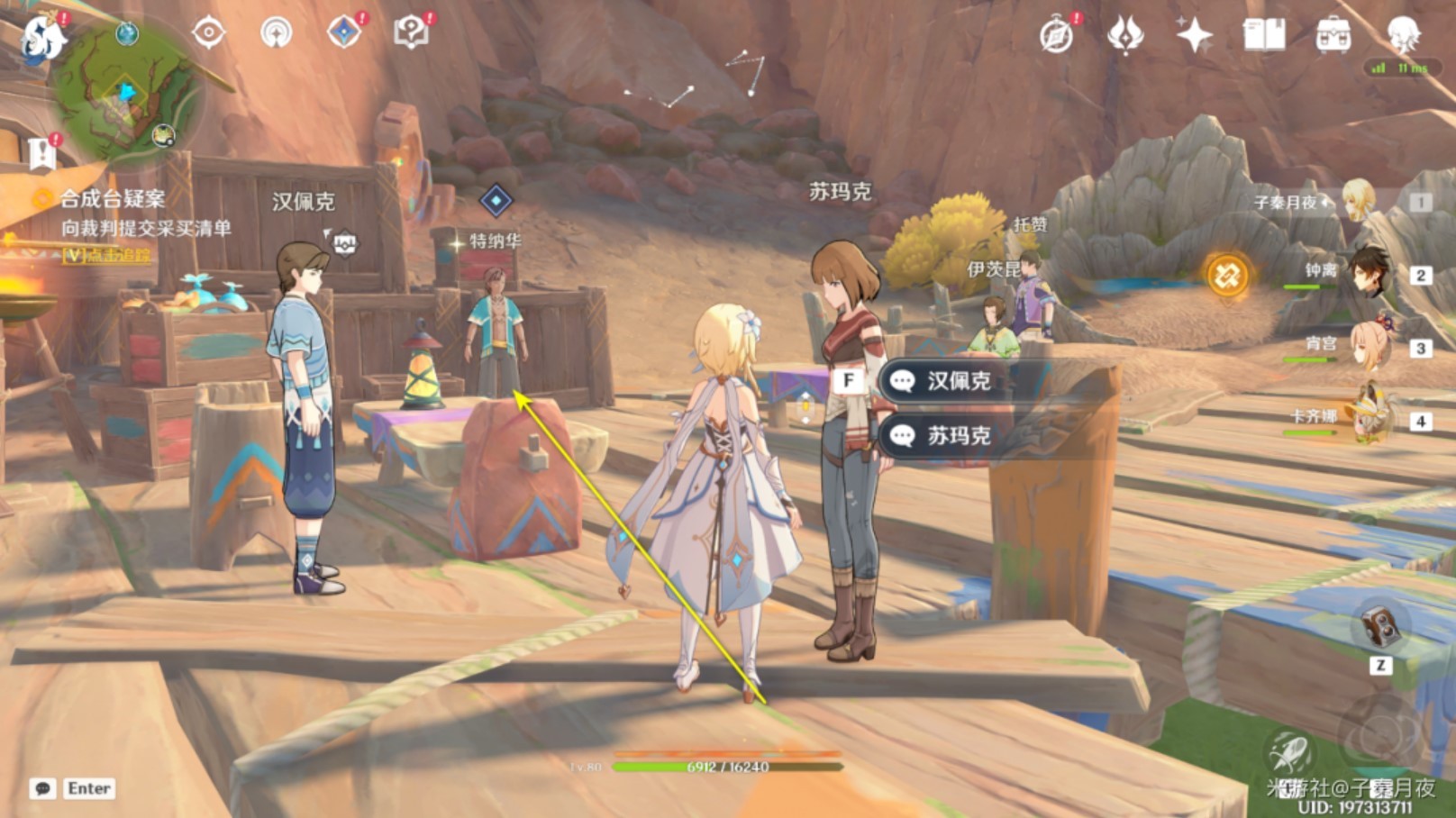Open the adventurer handbook book icon
This screenshot has height=818, width=1456.
point(1263,36)
